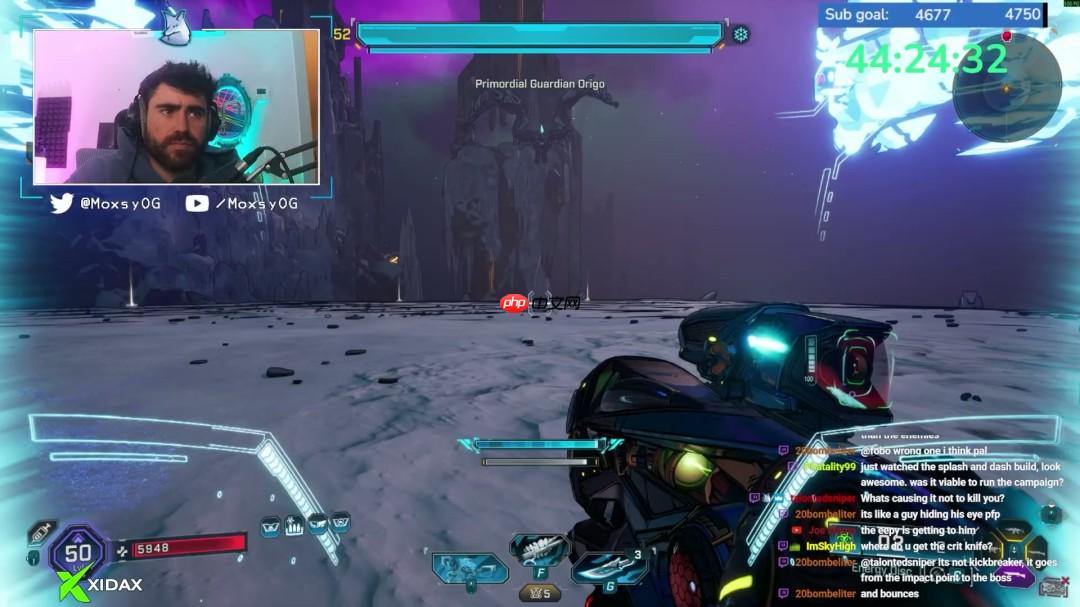Image resolution: width=1080 pixels, height=607 pixels.
Task: Select the red boss marker on minimap
Action: click(x=1007, y=37)
